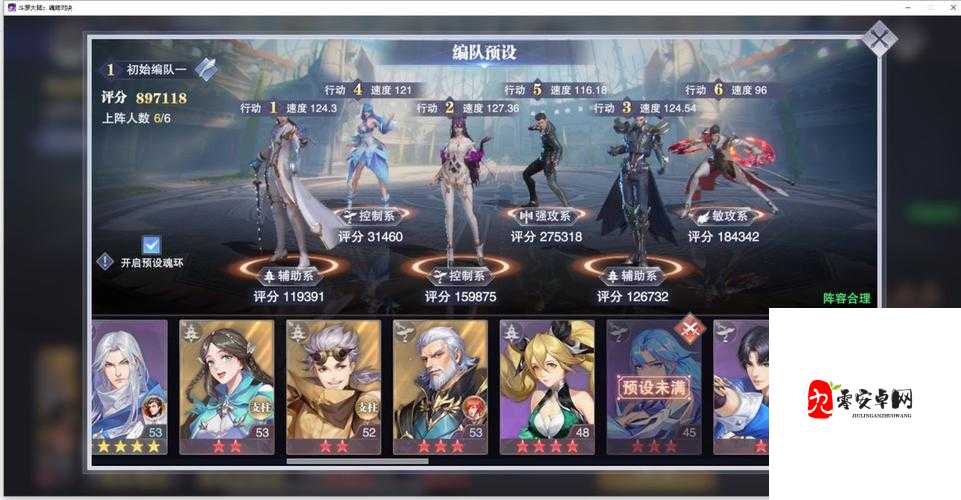Select the action 5 强攻系 dark-suited hero
Image resolution: width=961 pixels, height=500 pixels.
pyautogui.click(x=546, y=160)
